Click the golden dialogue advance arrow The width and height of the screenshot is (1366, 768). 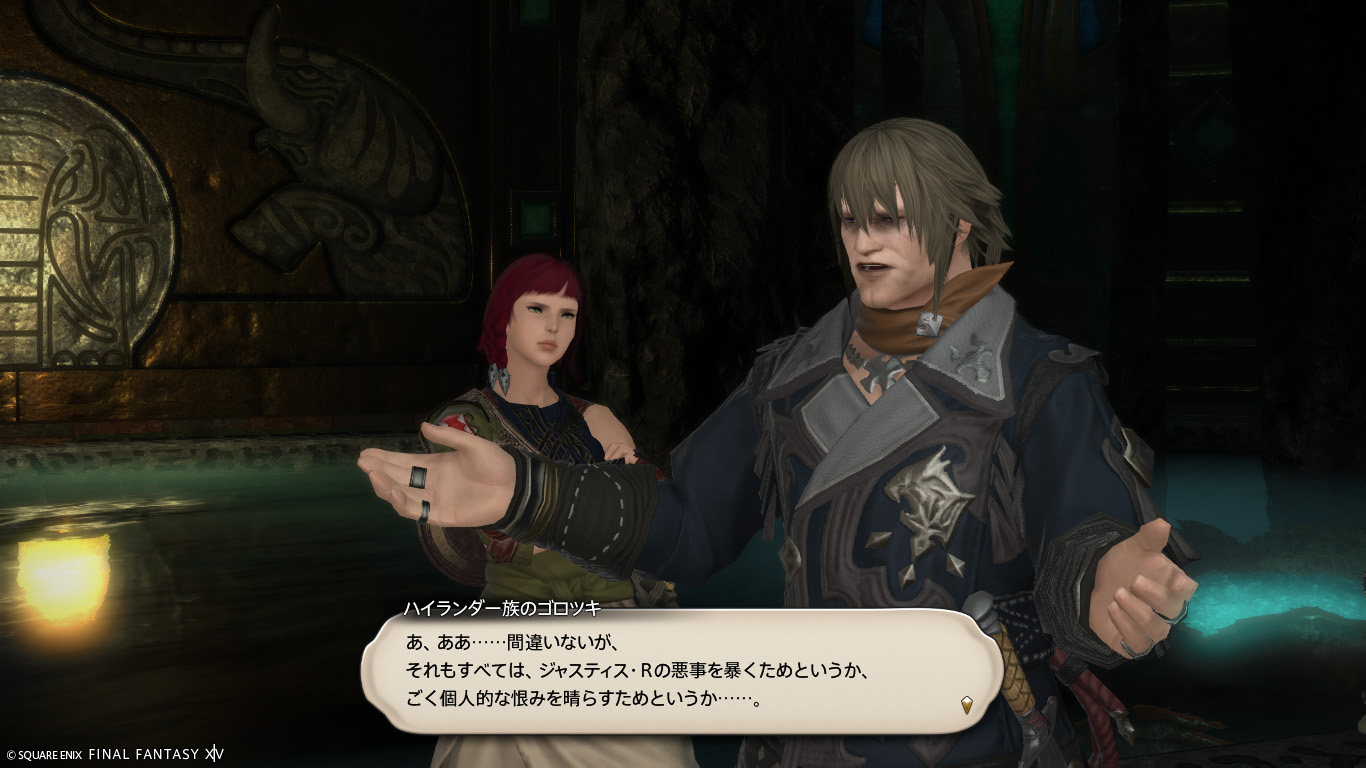967,704
